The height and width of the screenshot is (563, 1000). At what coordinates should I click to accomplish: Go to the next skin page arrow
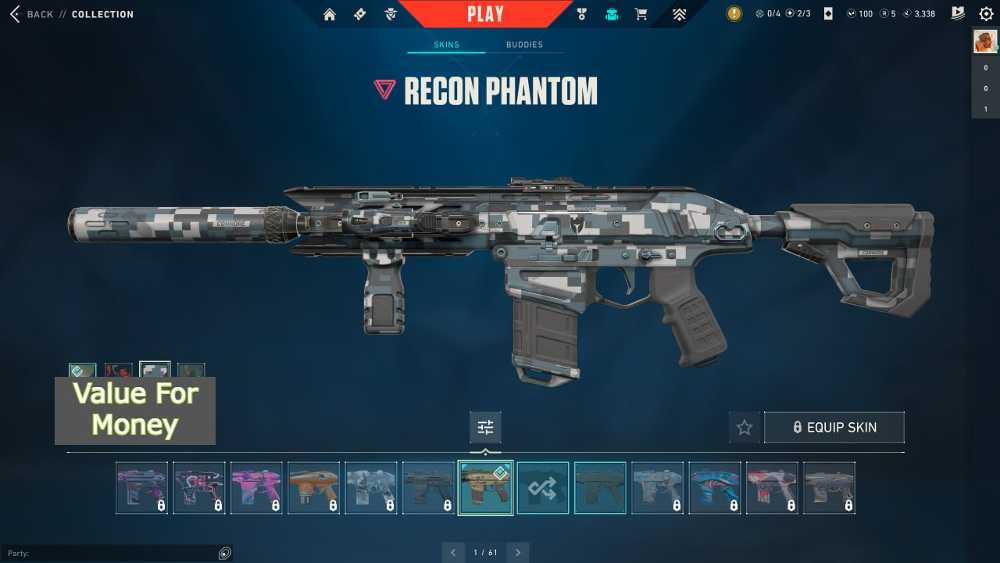coord(517,552)
